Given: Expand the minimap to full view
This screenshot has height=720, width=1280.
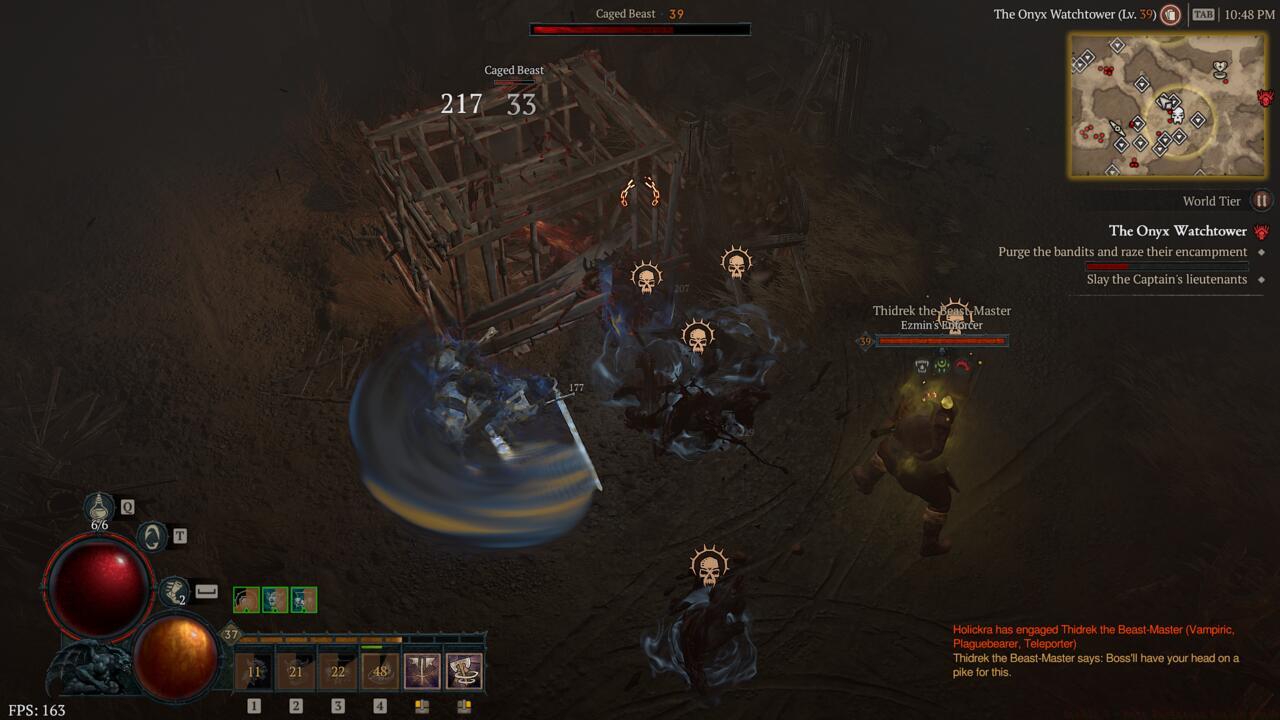Looking at the screenshot, I should point(1165,105).
